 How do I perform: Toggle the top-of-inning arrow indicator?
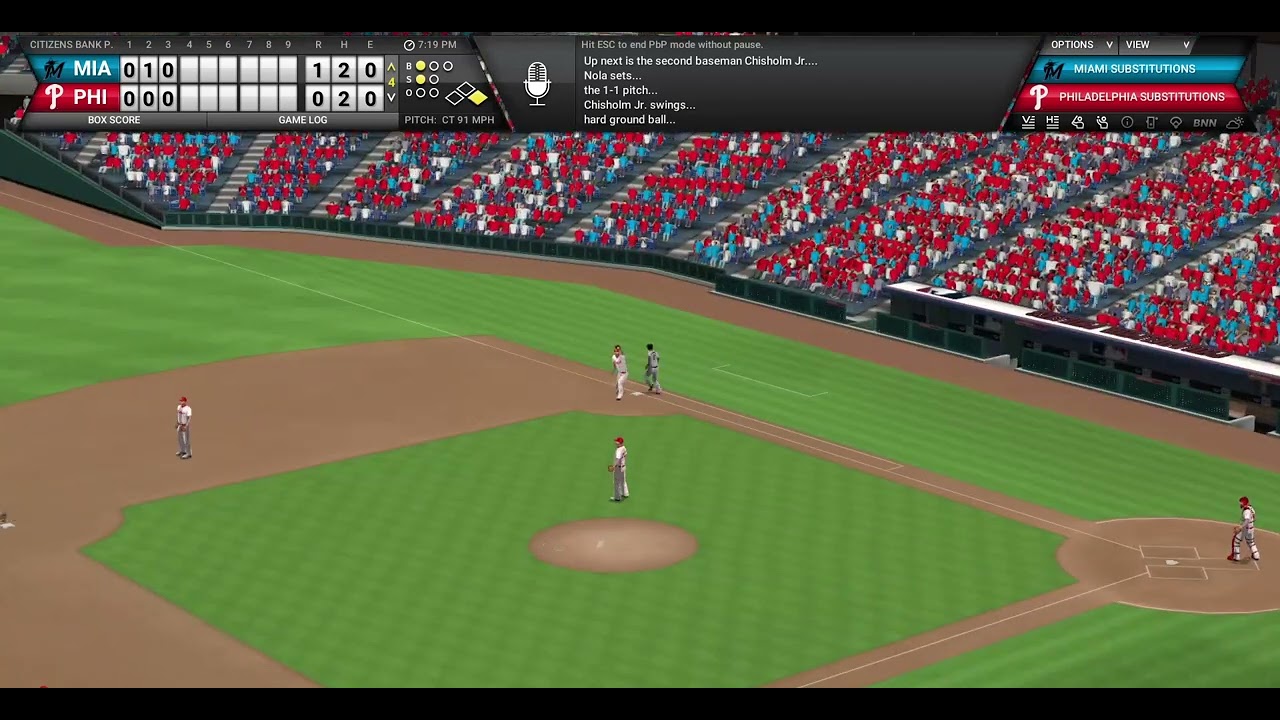click(x=393, y=66)
